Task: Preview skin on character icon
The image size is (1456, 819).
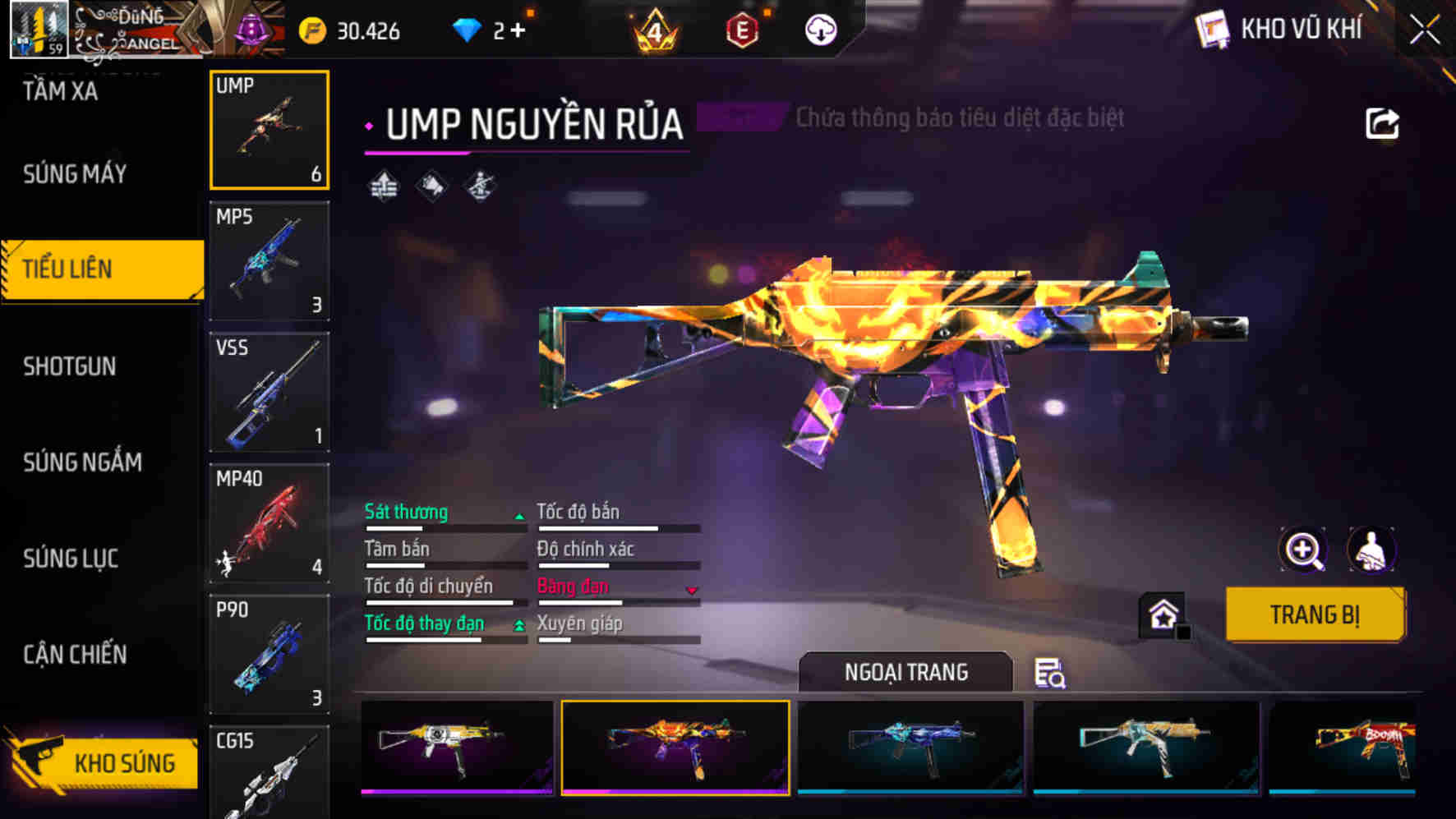Action: click(1371, 550)
